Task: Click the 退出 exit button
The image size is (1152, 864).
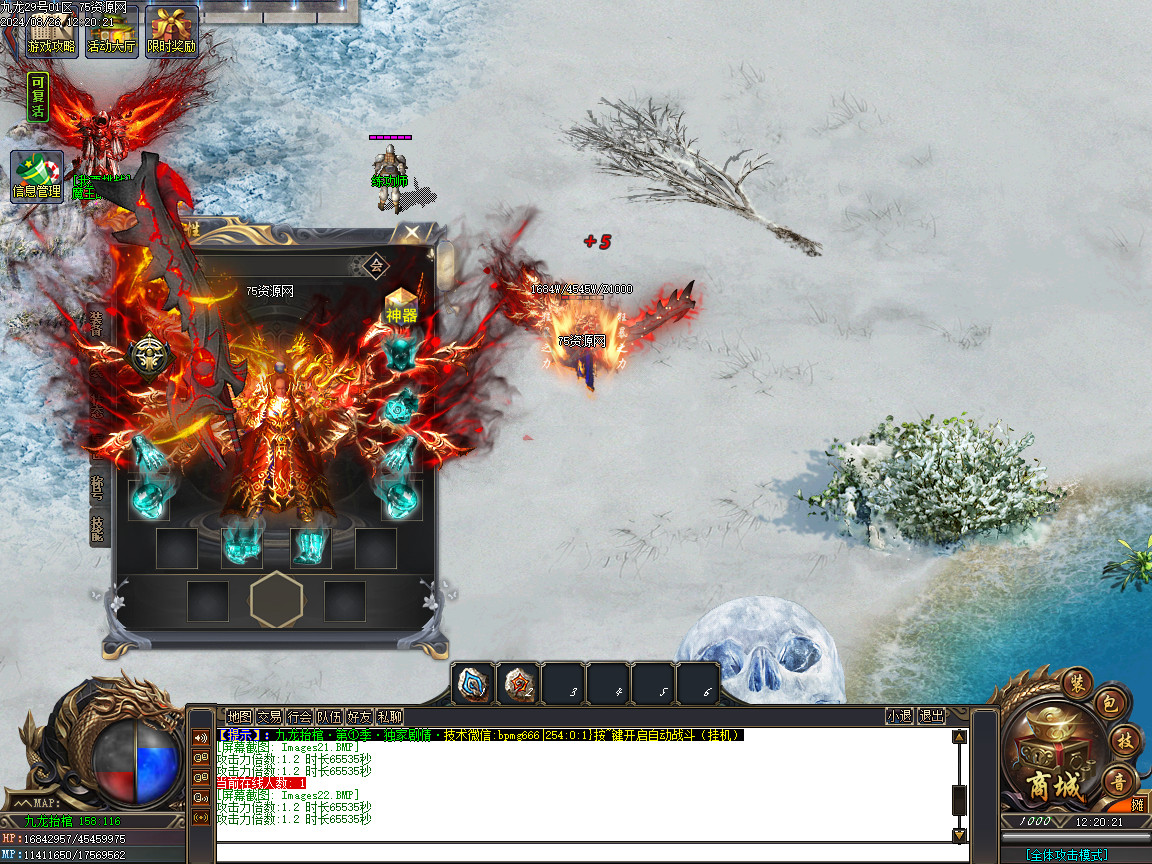Action: [x=931, y=716]
